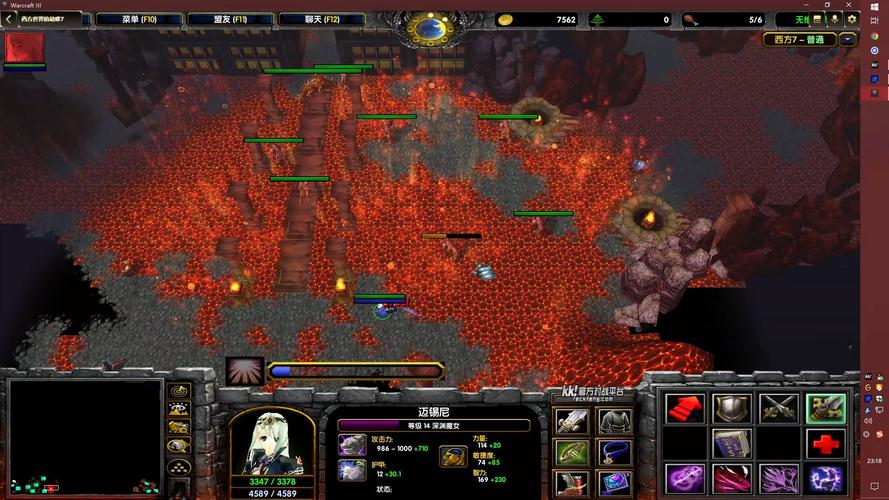Viewport: 889px width, 500px height.
Task: Open the 盟友 (F11) allies menu
Action: [230, 19]
